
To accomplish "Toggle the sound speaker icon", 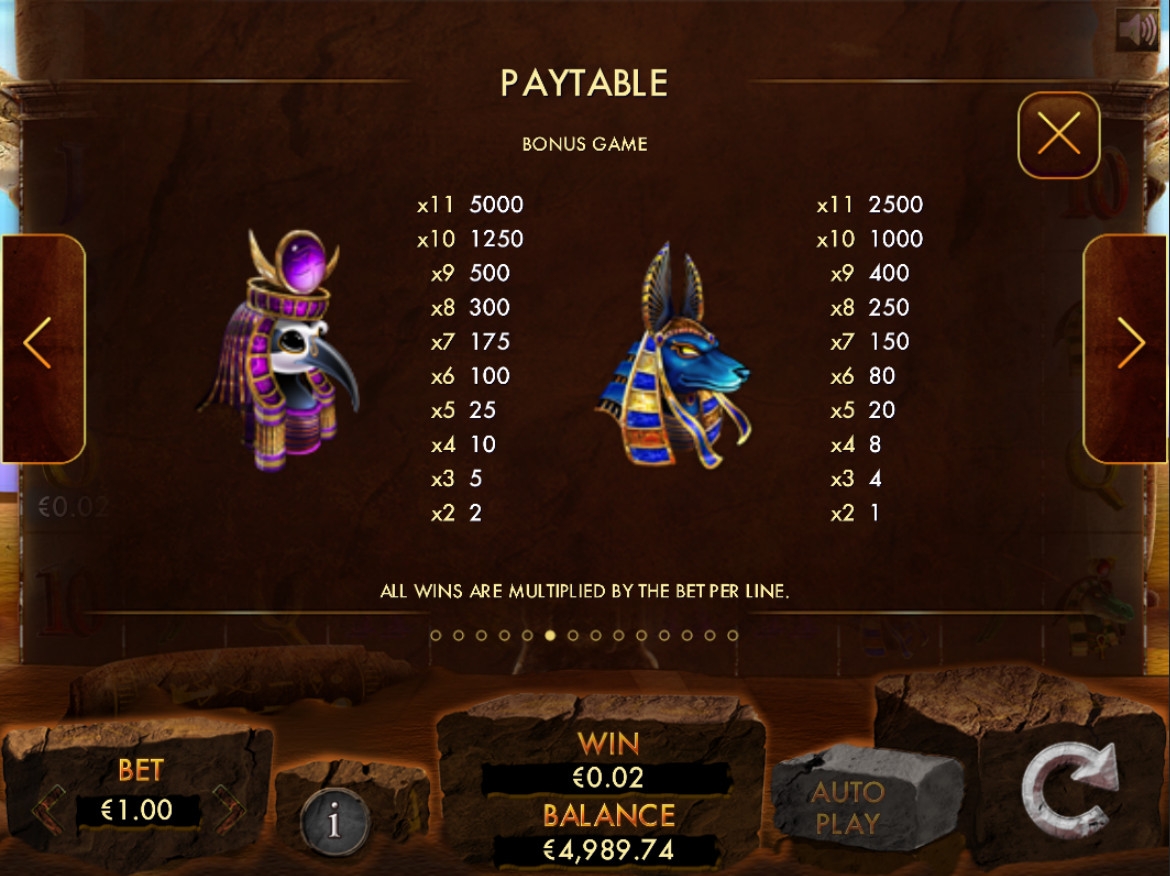I will pyautogui.click(x=1137, y=30).
